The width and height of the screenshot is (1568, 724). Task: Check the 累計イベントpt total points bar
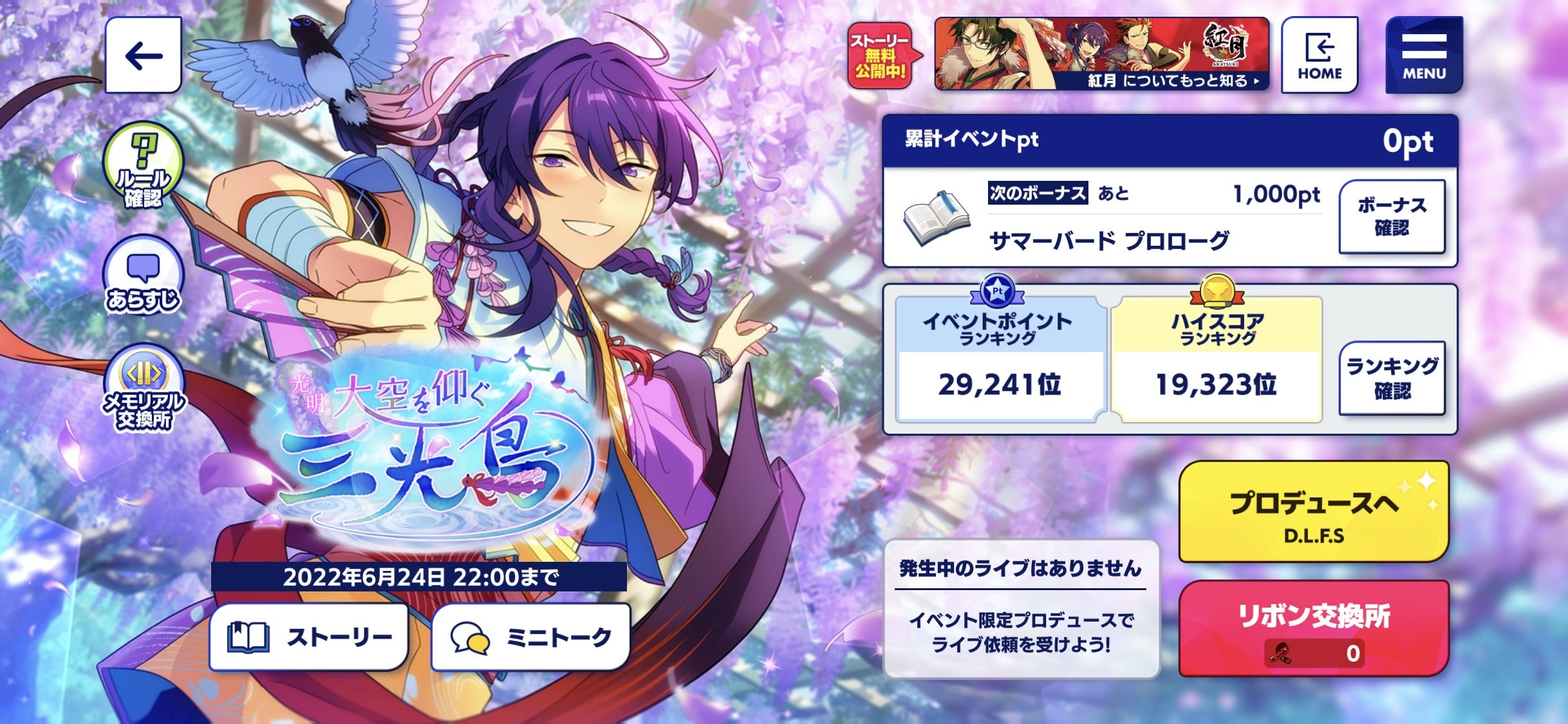coord(1159,143)
